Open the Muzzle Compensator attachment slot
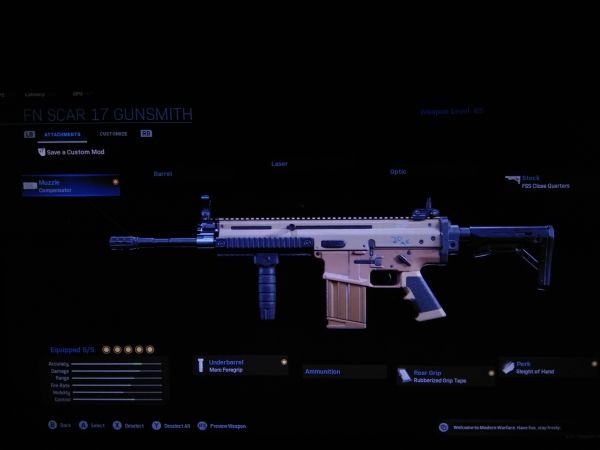Viewport: 600px width, 450px height. point(70,186)
